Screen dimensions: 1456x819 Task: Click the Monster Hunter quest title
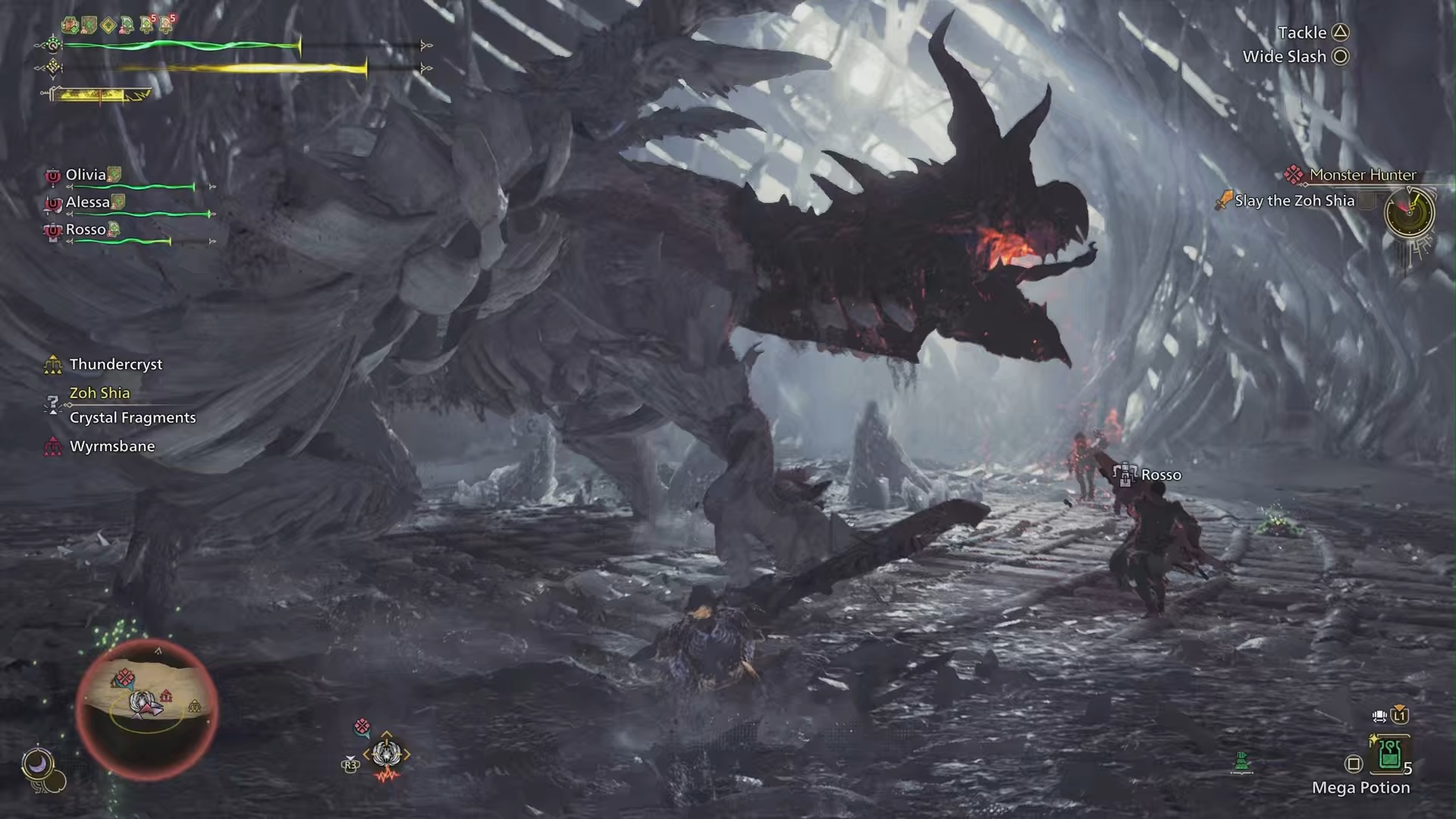click(x=1362, y=175)
